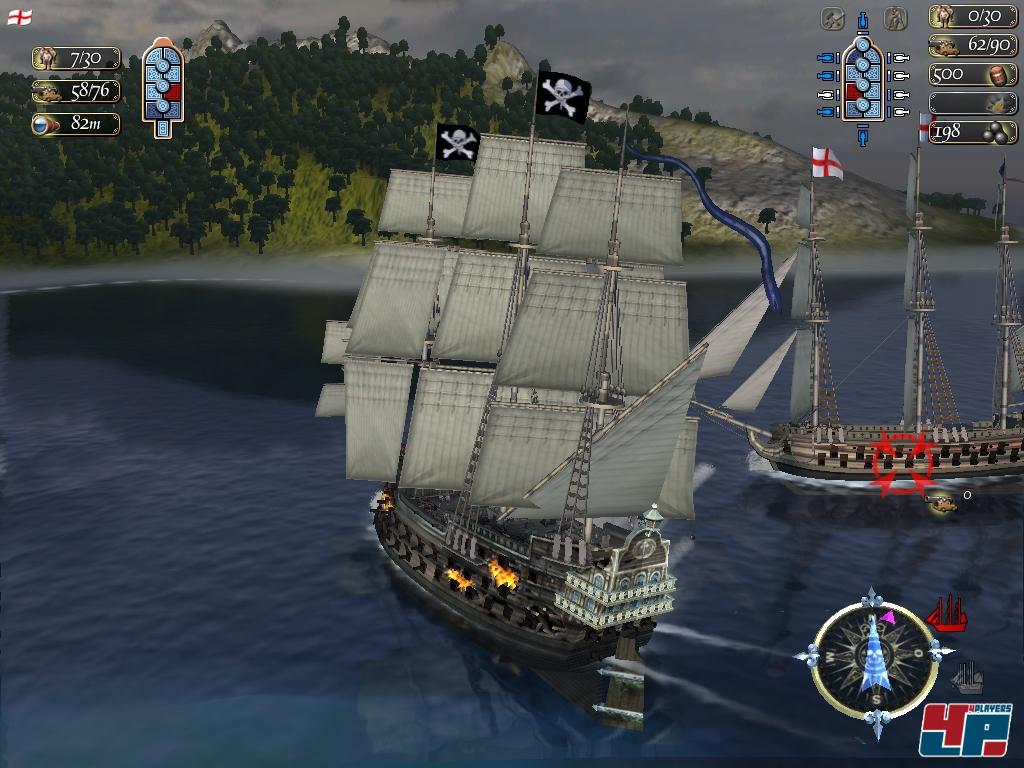
Task: Click the English flag icon
Action: pyautogui.click(x=19, y=17)
